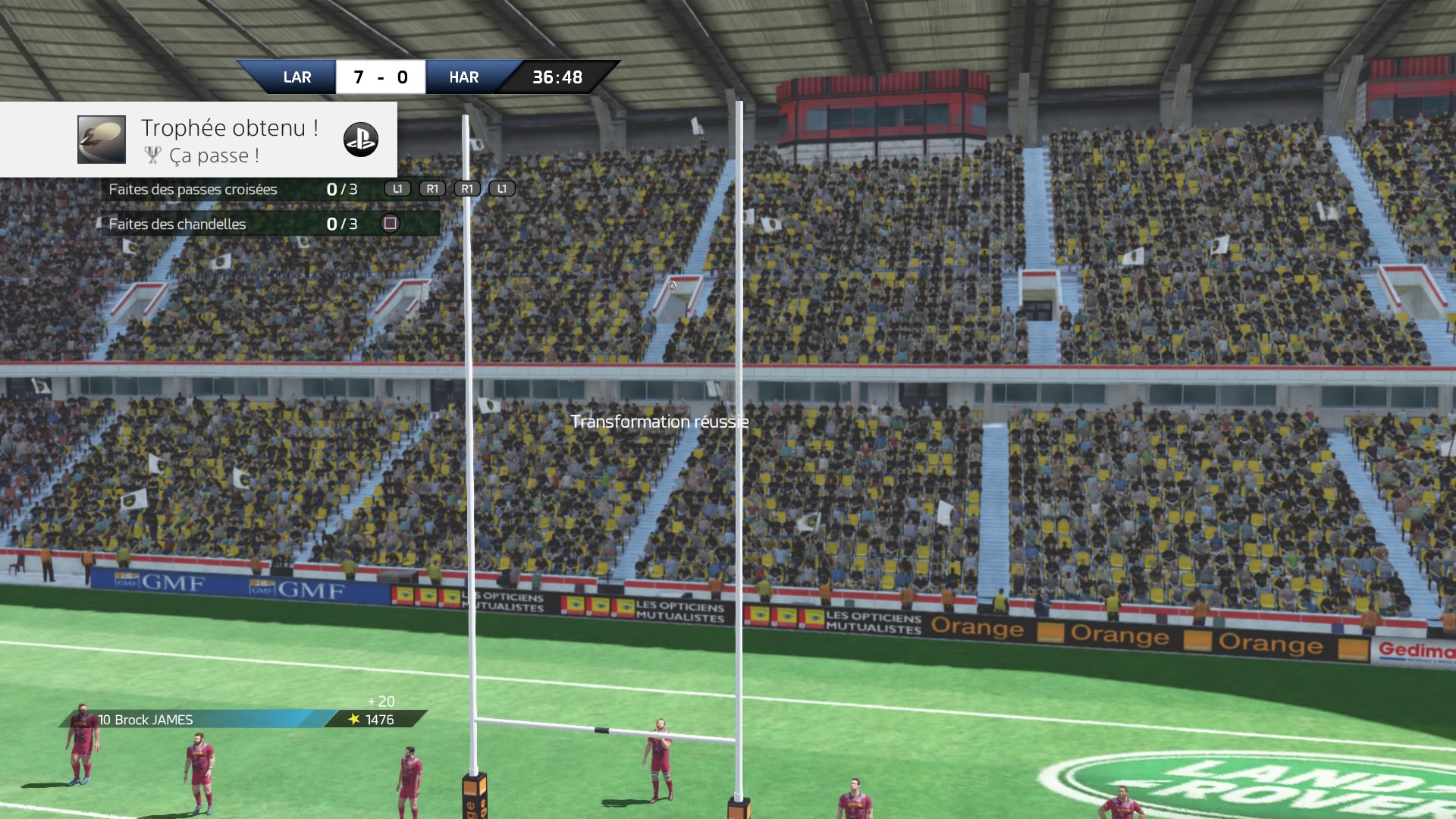Open the objectives panel header
The width and height of the screenshot is (1456, 819).
pos(227,189)
